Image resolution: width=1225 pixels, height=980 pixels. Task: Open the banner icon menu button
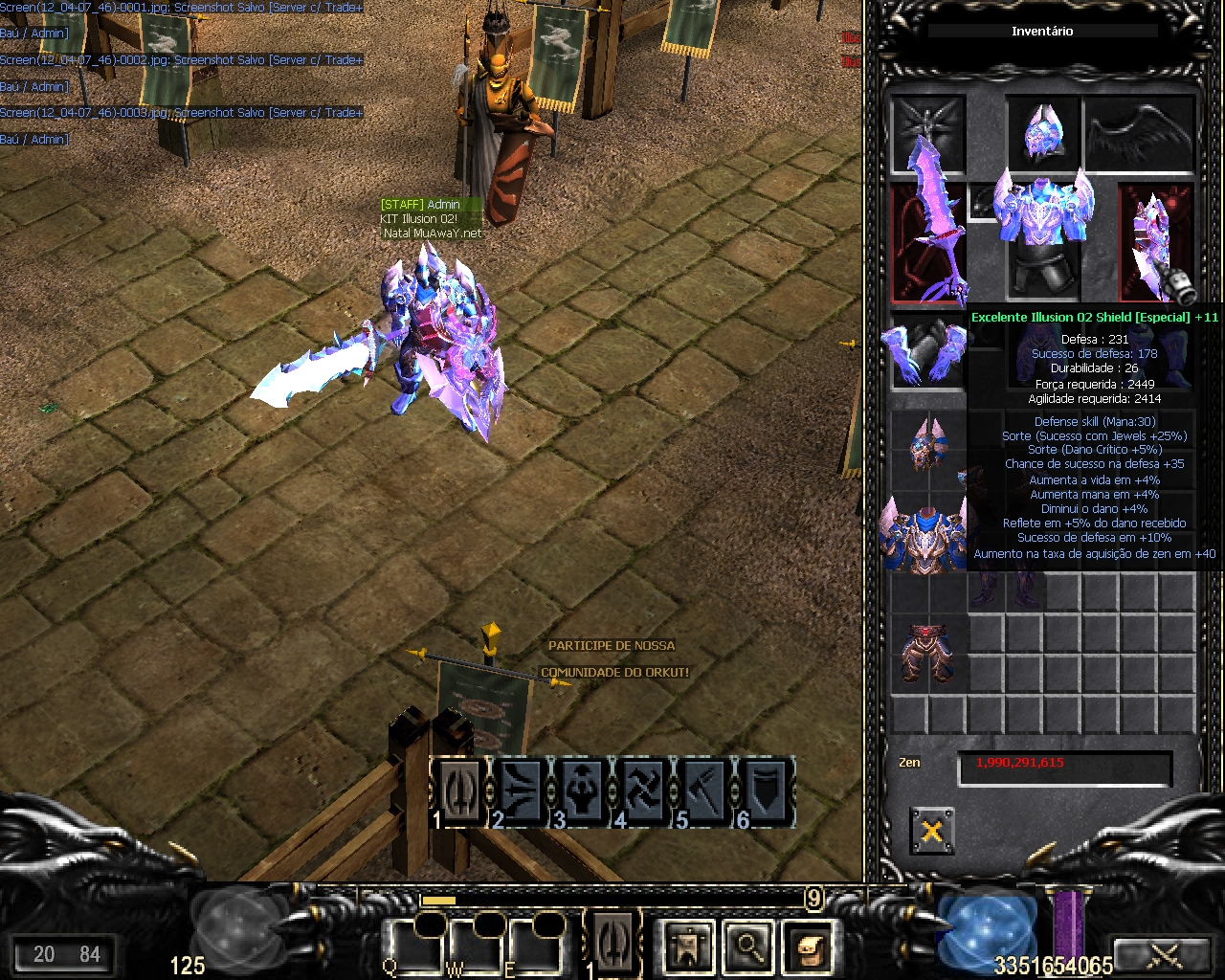tap(688, 947)
